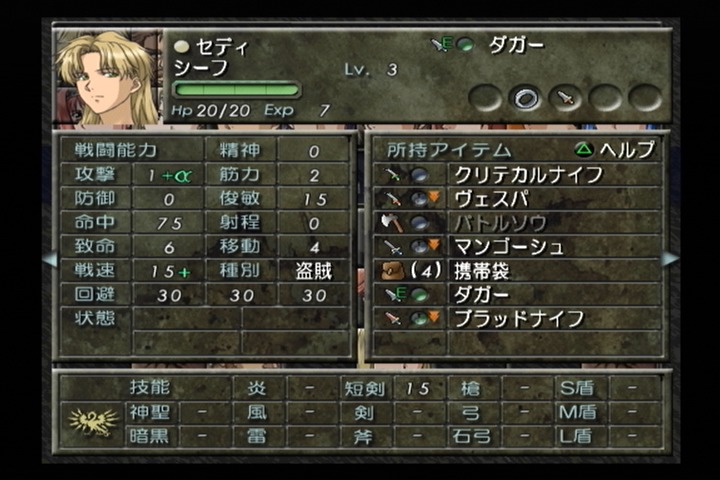The height and width of the screenshot is (480, 720).
Task: Click the ring icon equipment slot
Action: pos(525,97)
